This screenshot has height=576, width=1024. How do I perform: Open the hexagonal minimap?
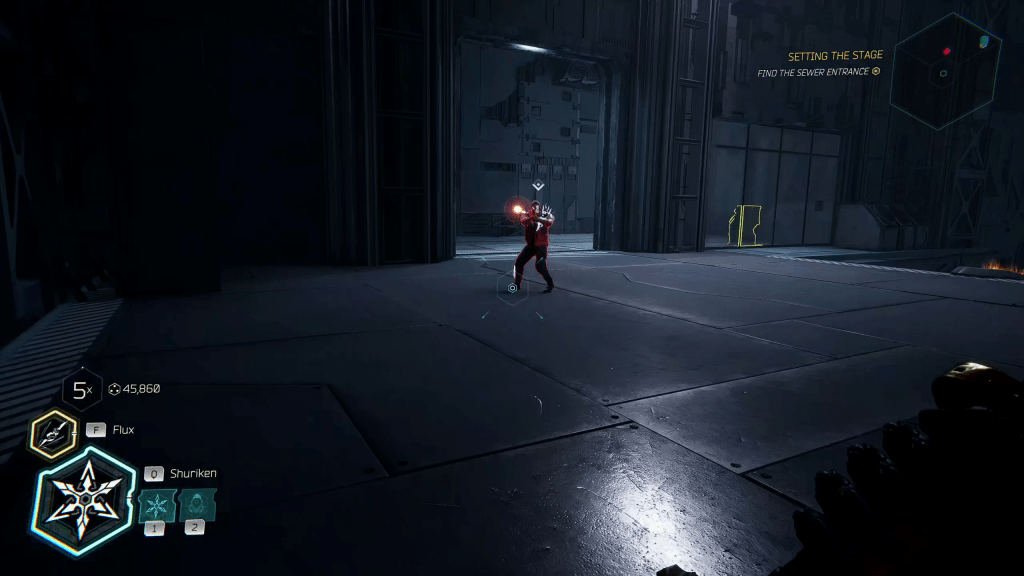(x=945, y=70)
